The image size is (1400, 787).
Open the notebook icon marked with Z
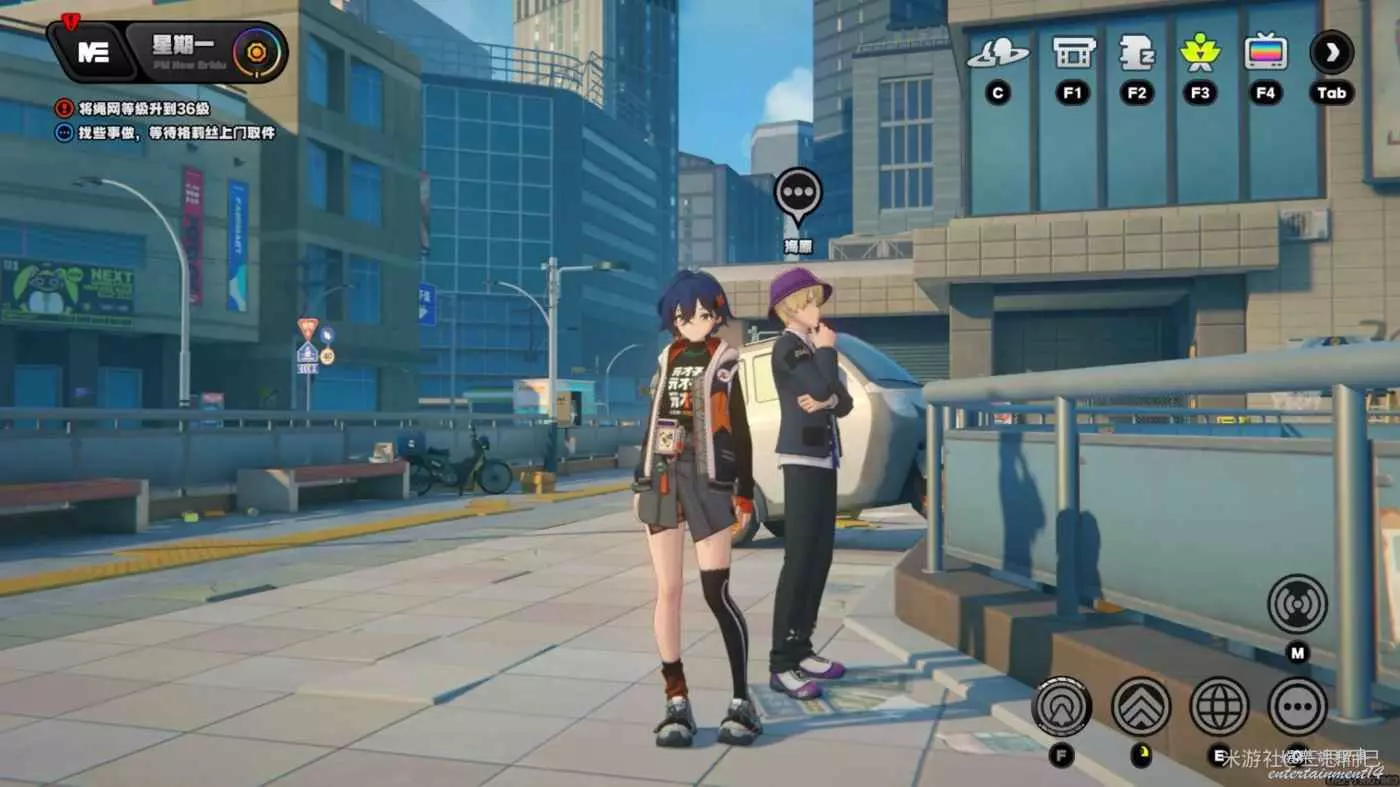click(1137, 53)
